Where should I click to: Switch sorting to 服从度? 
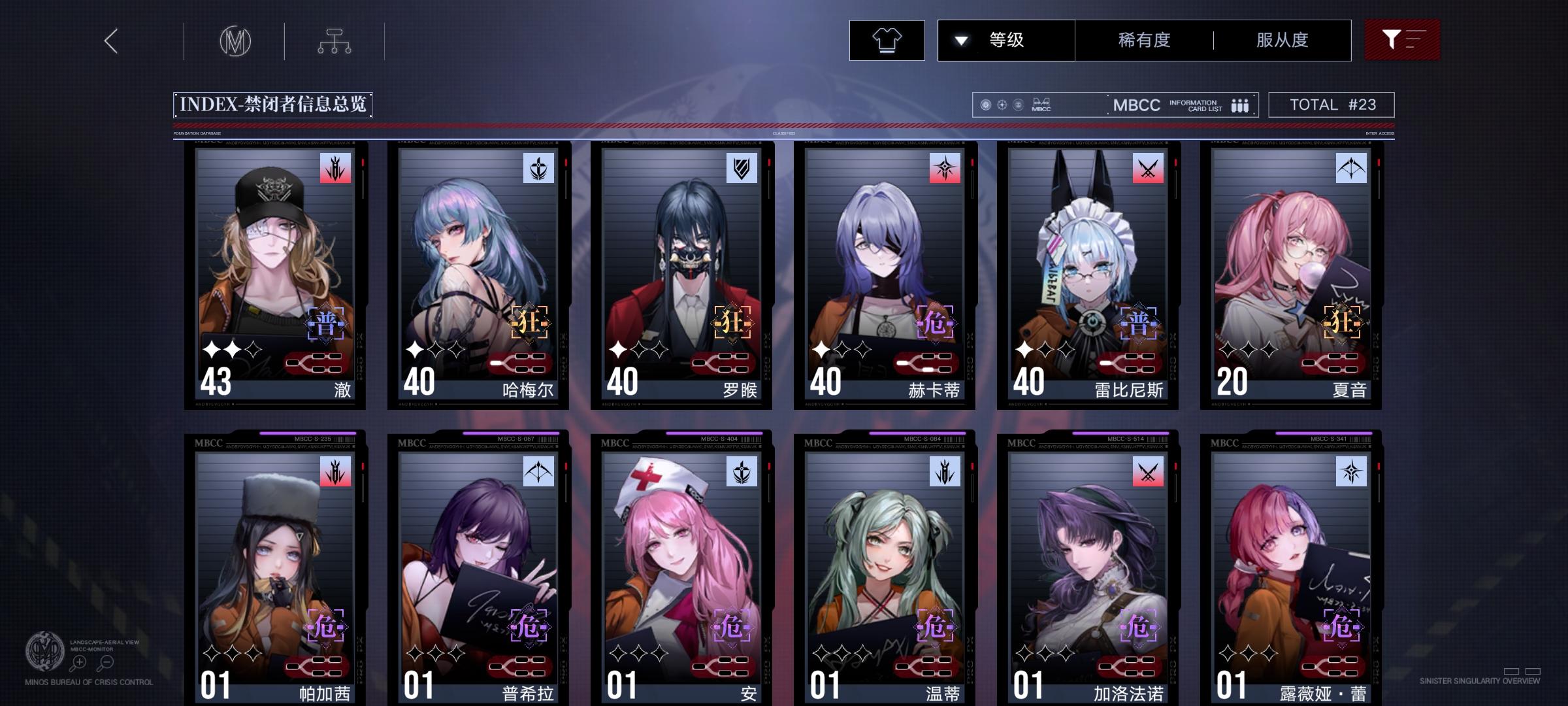tap(1282, 40)
